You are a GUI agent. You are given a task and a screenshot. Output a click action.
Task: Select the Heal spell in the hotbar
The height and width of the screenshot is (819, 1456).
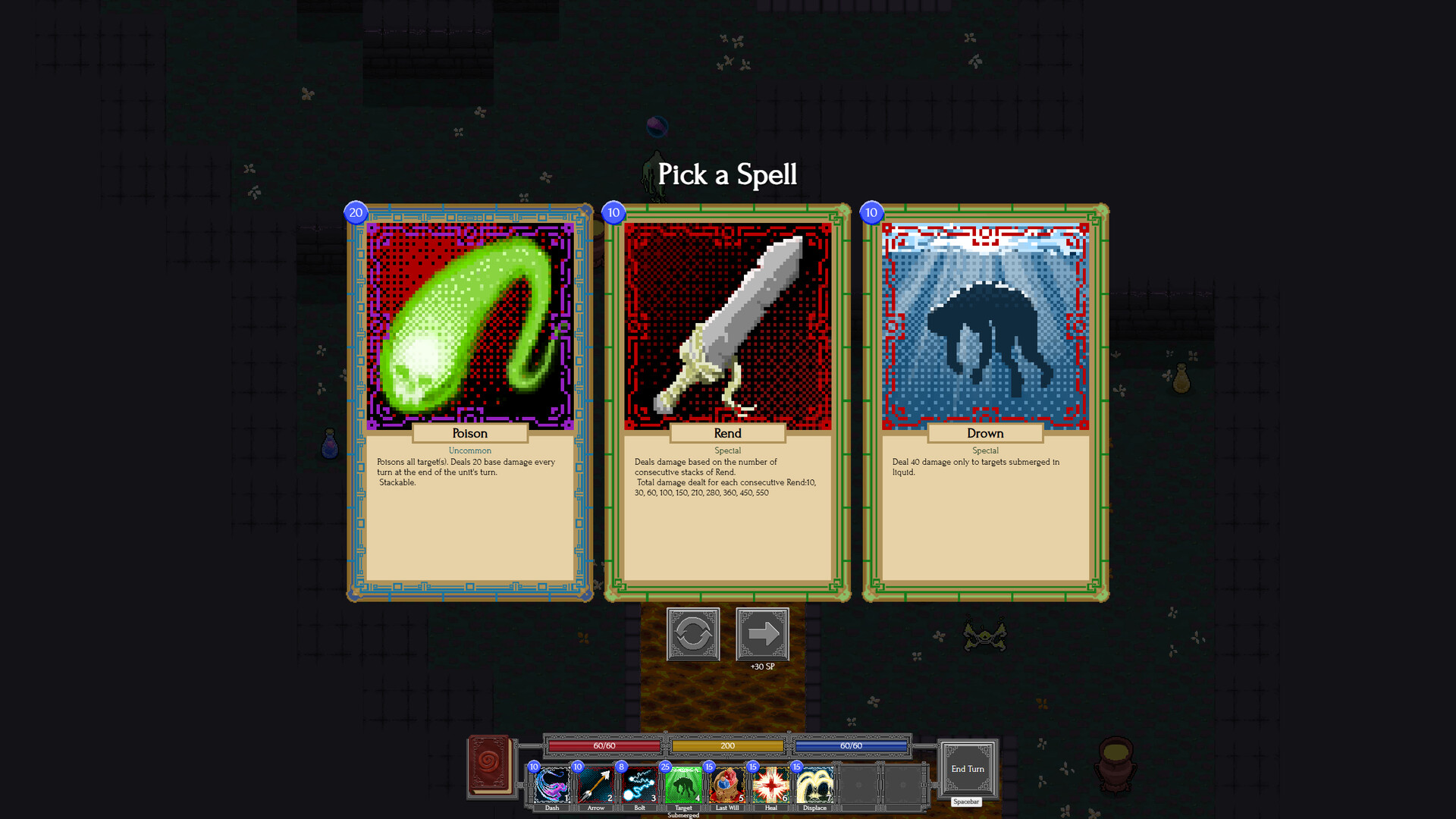(x=771, y=786)
